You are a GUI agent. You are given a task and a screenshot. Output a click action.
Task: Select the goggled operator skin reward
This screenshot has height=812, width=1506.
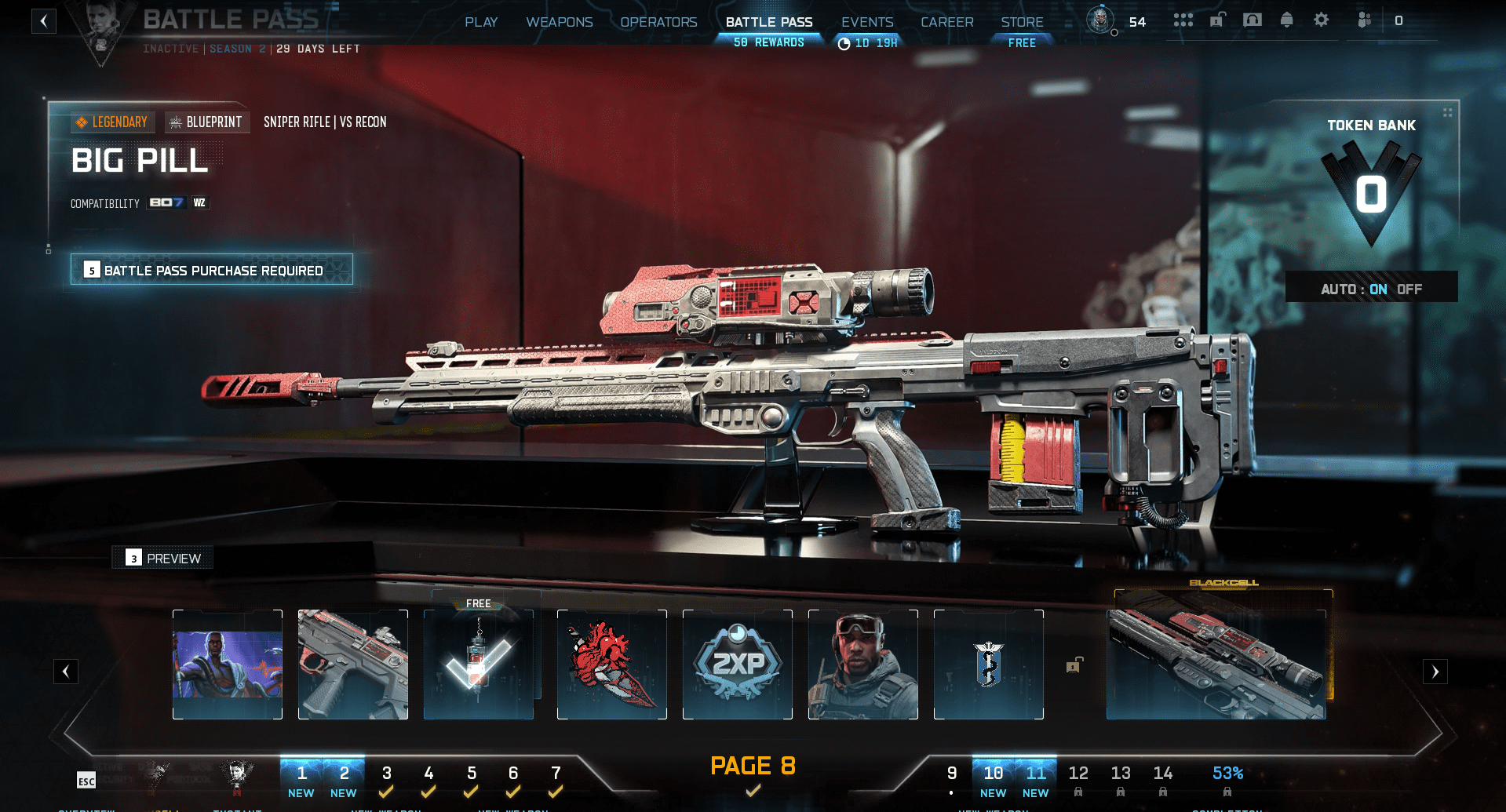tap(863, 665)
